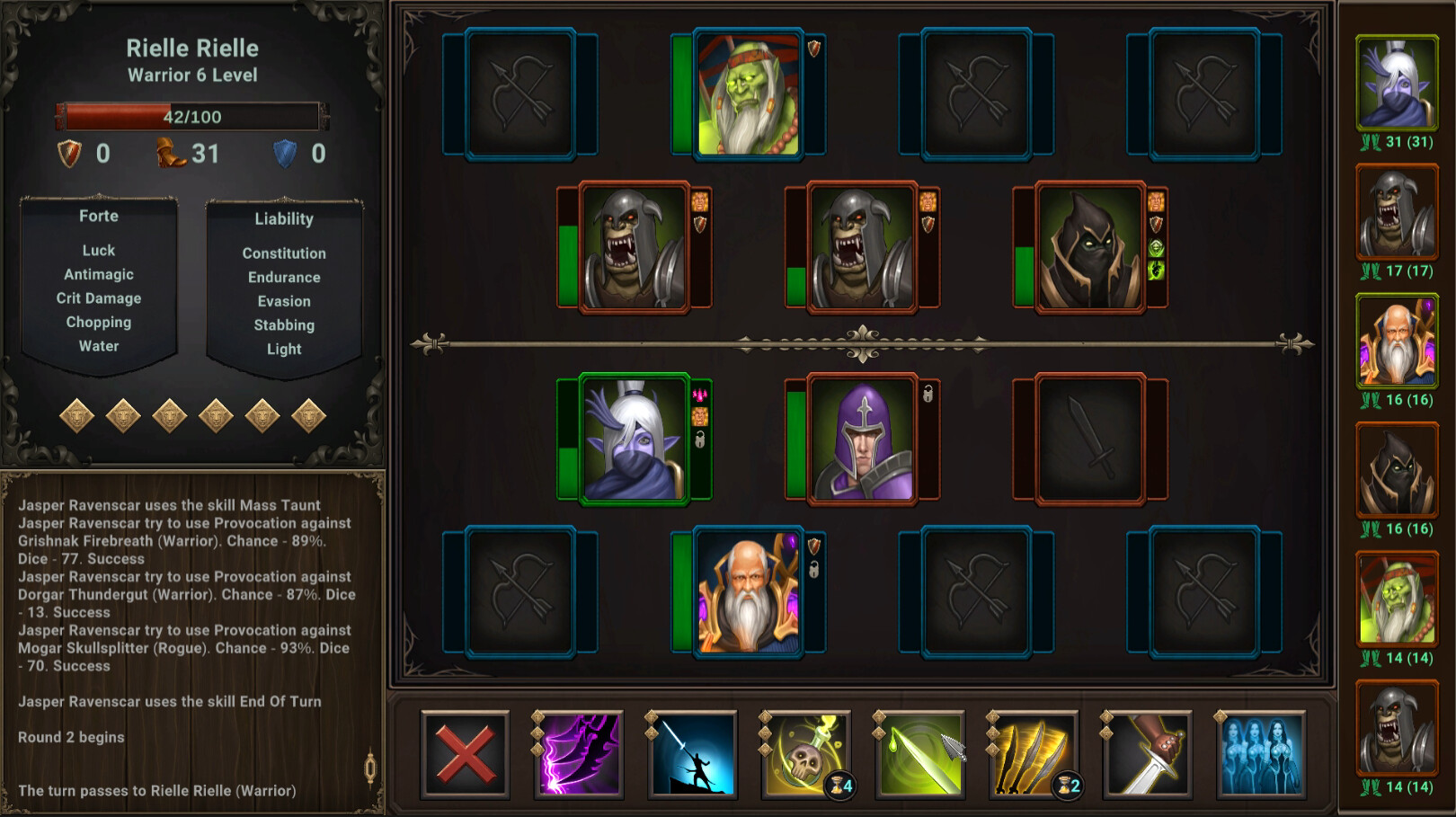Click the red X skip turn icon

(466, 753)
